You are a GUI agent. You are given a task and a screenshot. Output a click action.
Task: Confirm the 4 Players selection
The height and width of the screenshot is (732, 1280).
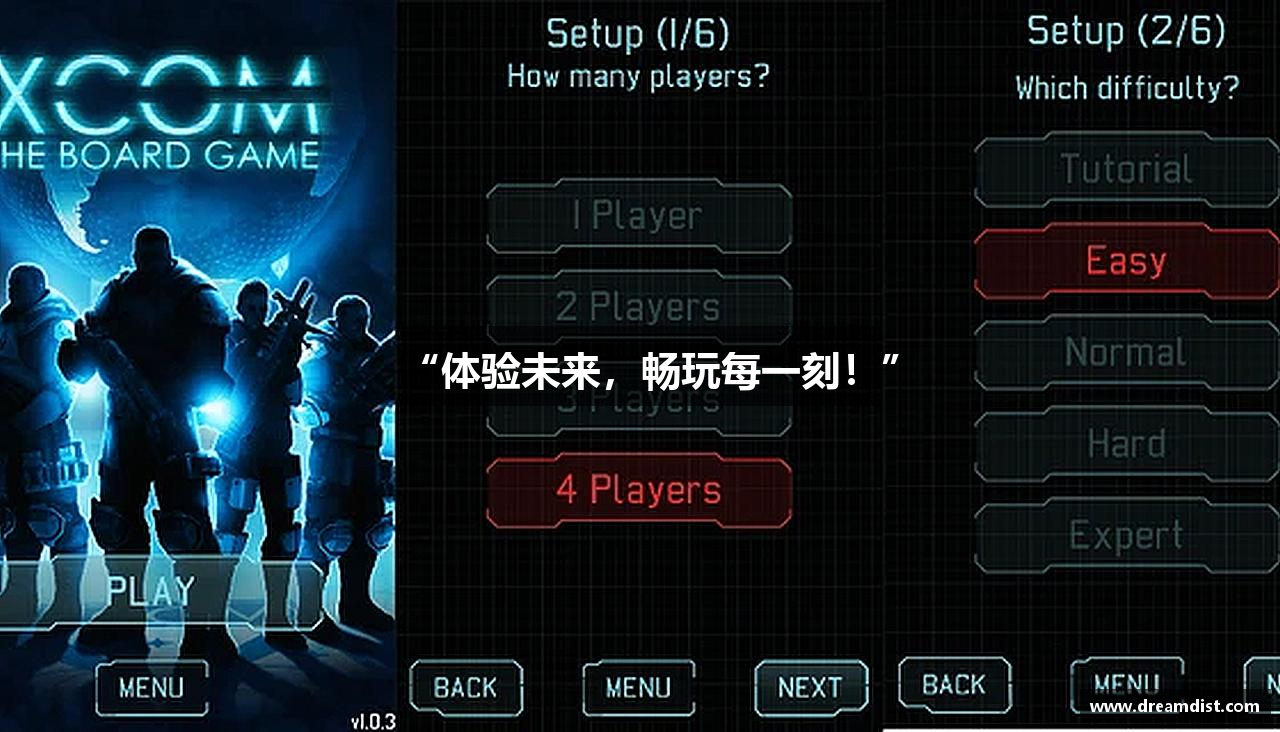point(638,489)
